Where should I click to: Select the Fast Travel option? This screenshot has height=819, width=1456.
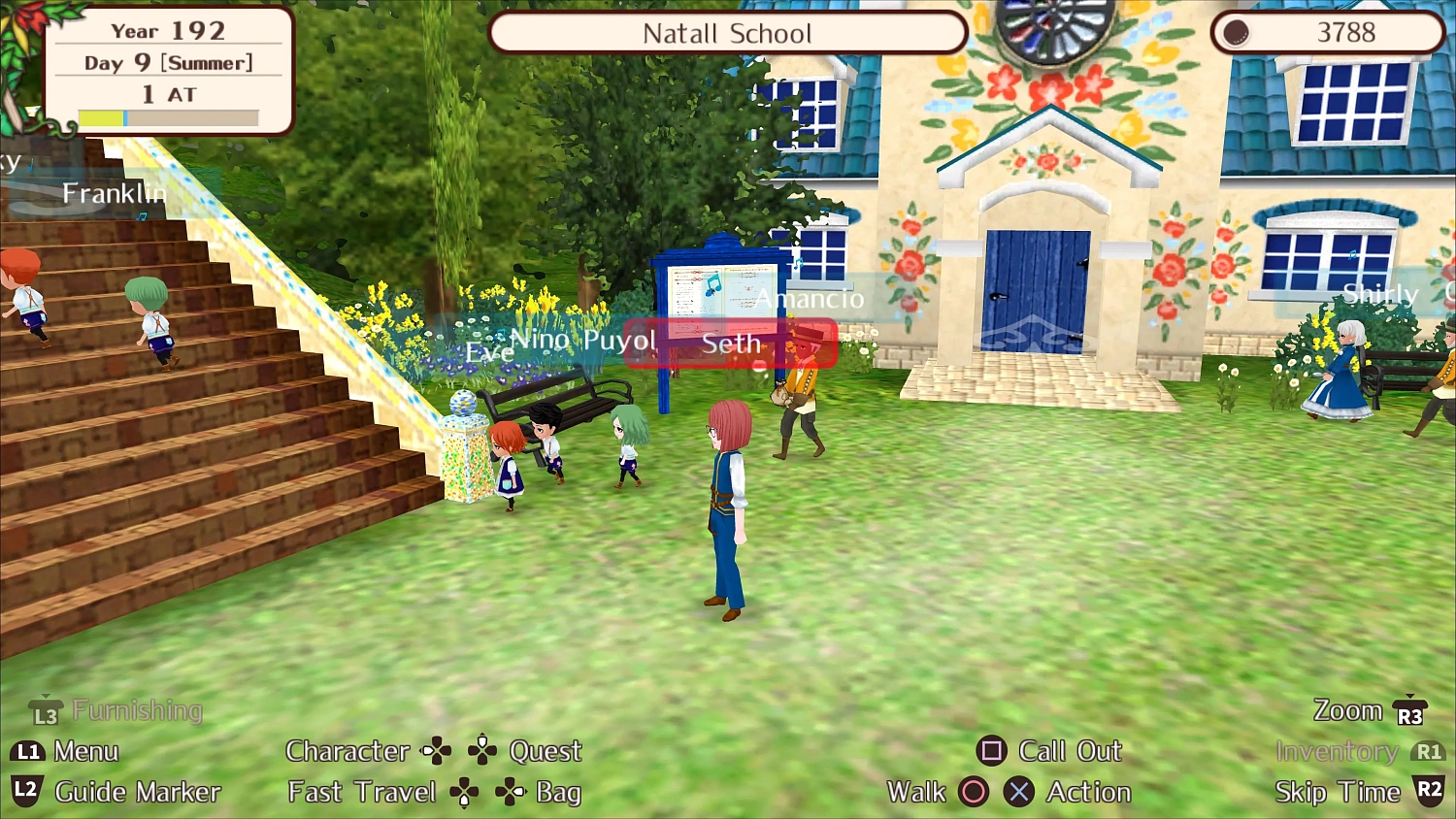pos(361,792)
